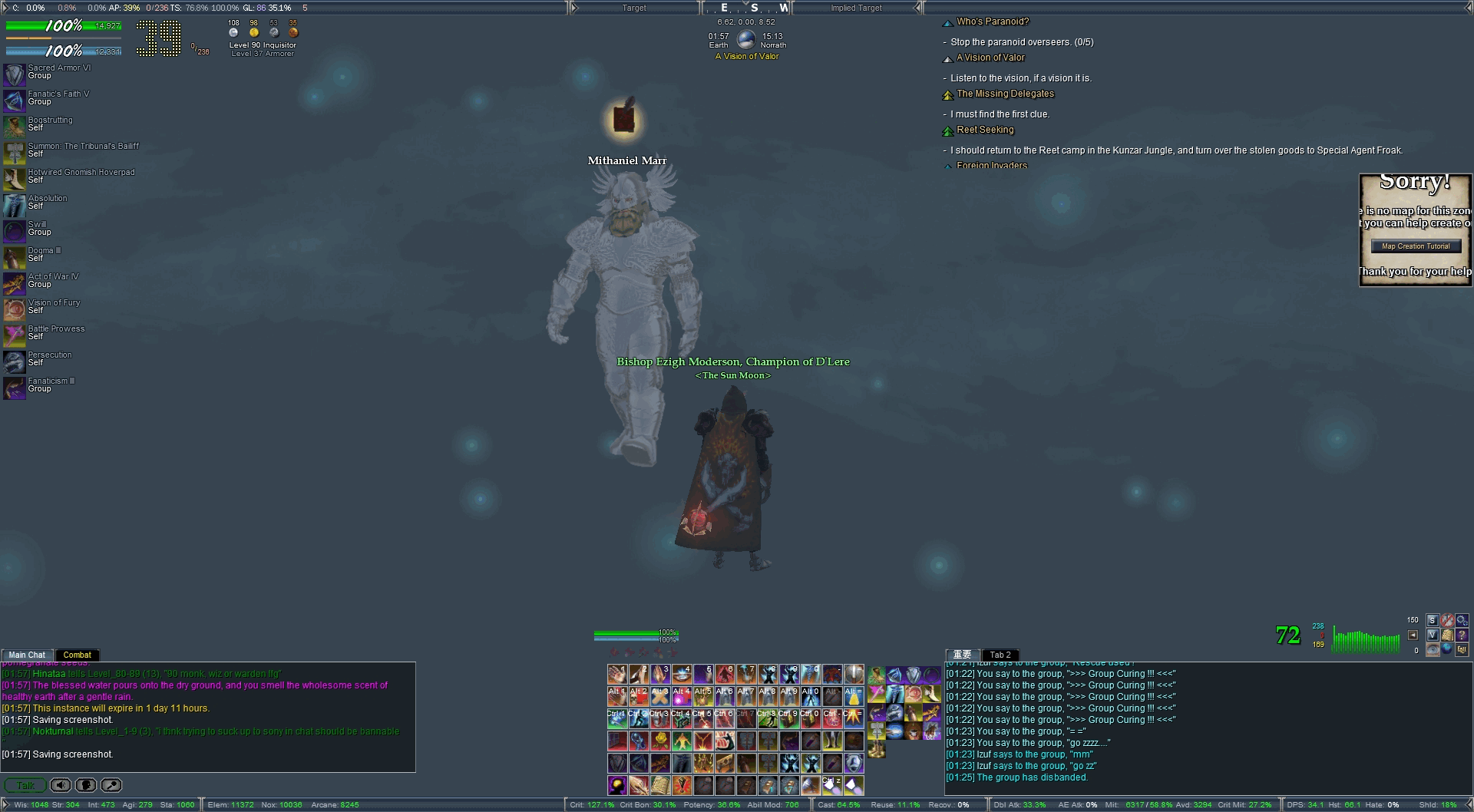The height and width of the screenshot is (812, 1474).
Task: Switch to the Combat chat tab
Action: click(x=77, y=655)
